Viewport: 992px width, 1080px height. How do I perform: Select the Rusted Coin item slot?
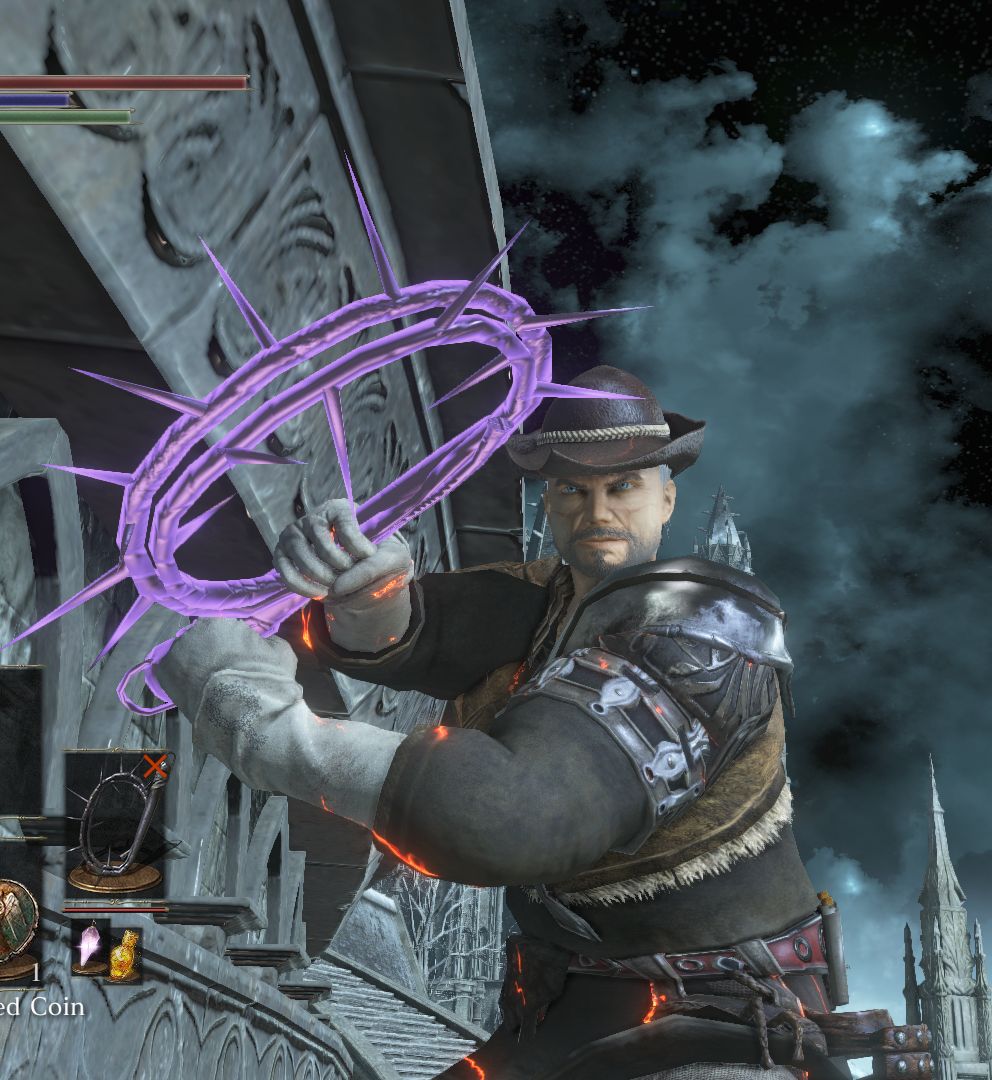[17, 925]
